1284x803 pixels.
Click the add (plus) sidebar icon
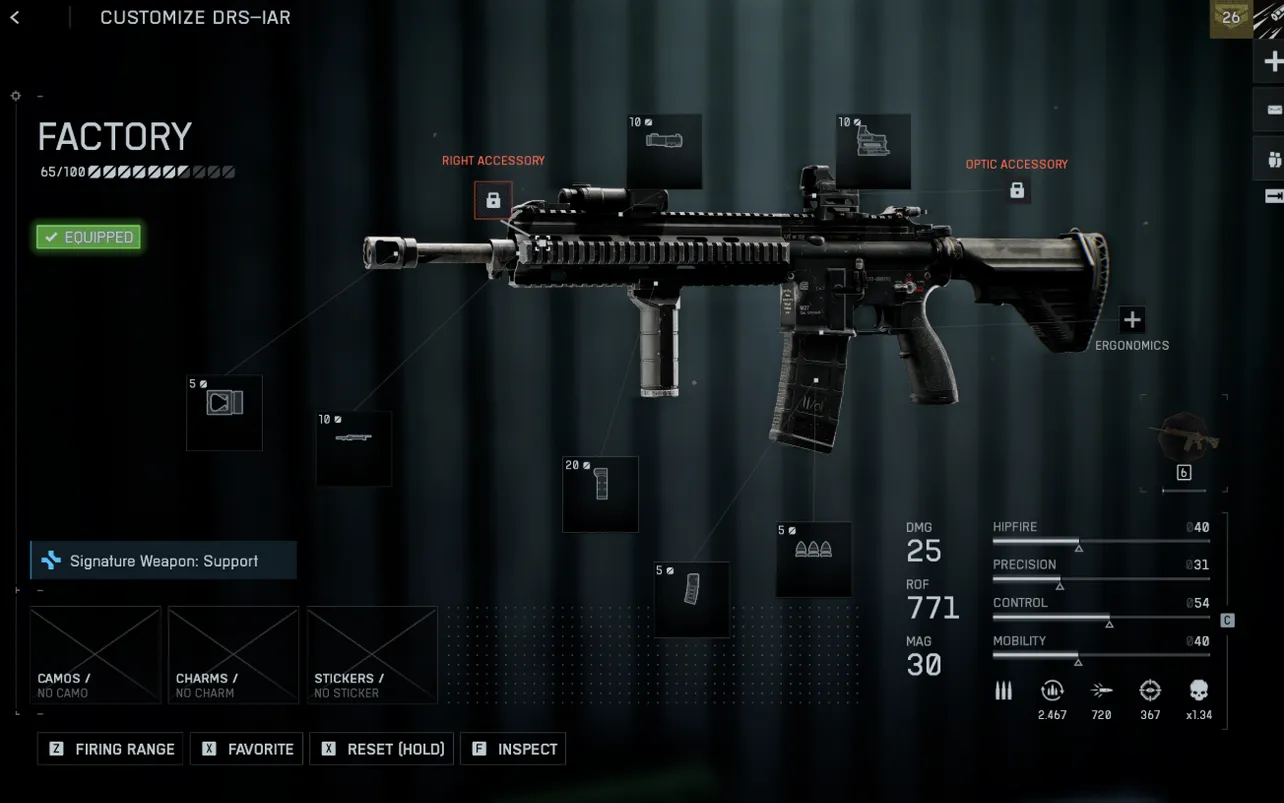(x=1272, y=62)
